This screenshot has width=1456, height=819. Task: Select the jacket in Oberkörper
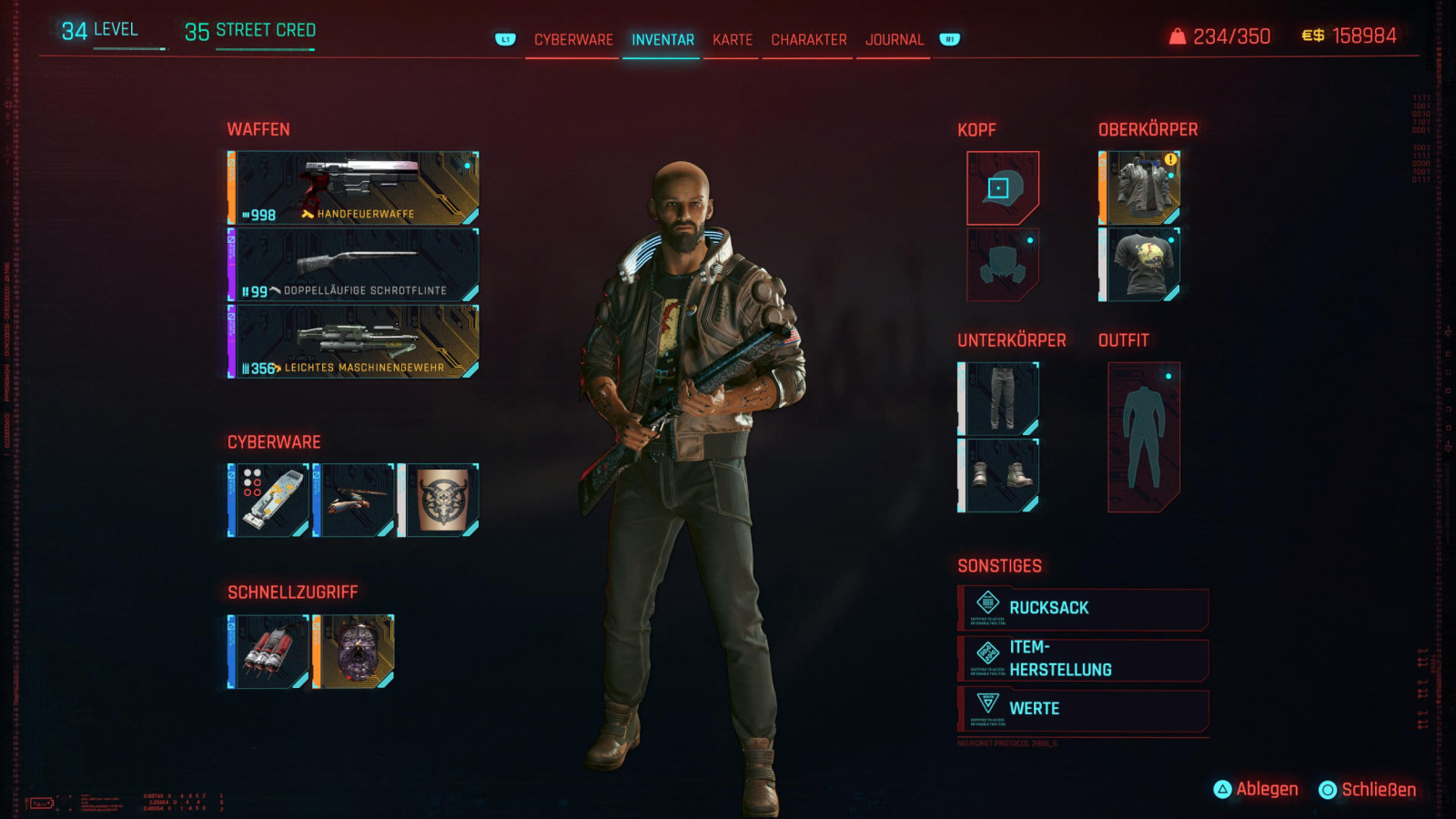point(1141,188)
